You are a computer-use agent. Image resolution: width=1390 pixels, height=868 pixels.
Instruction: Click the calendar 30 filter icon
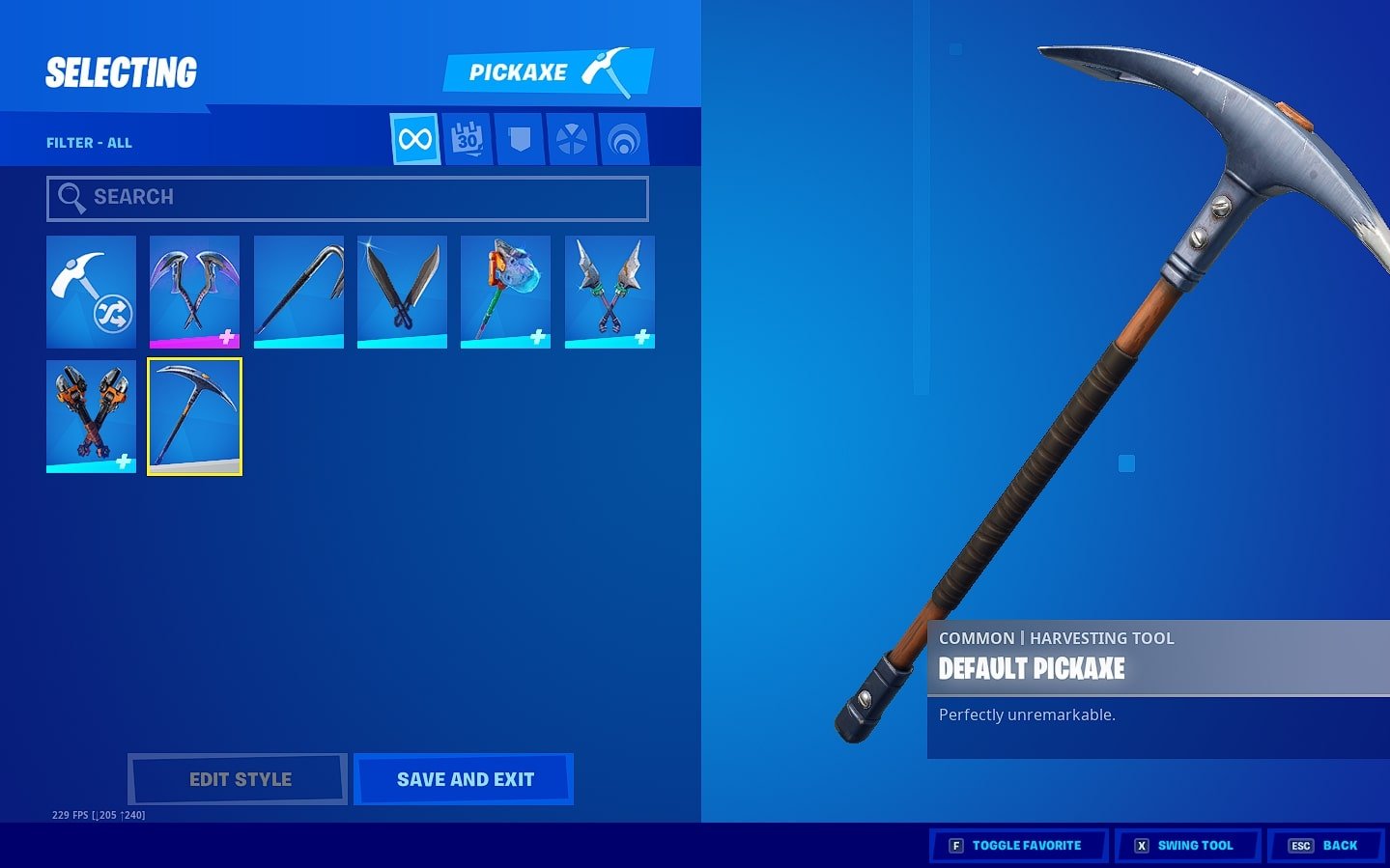(467, 138)
